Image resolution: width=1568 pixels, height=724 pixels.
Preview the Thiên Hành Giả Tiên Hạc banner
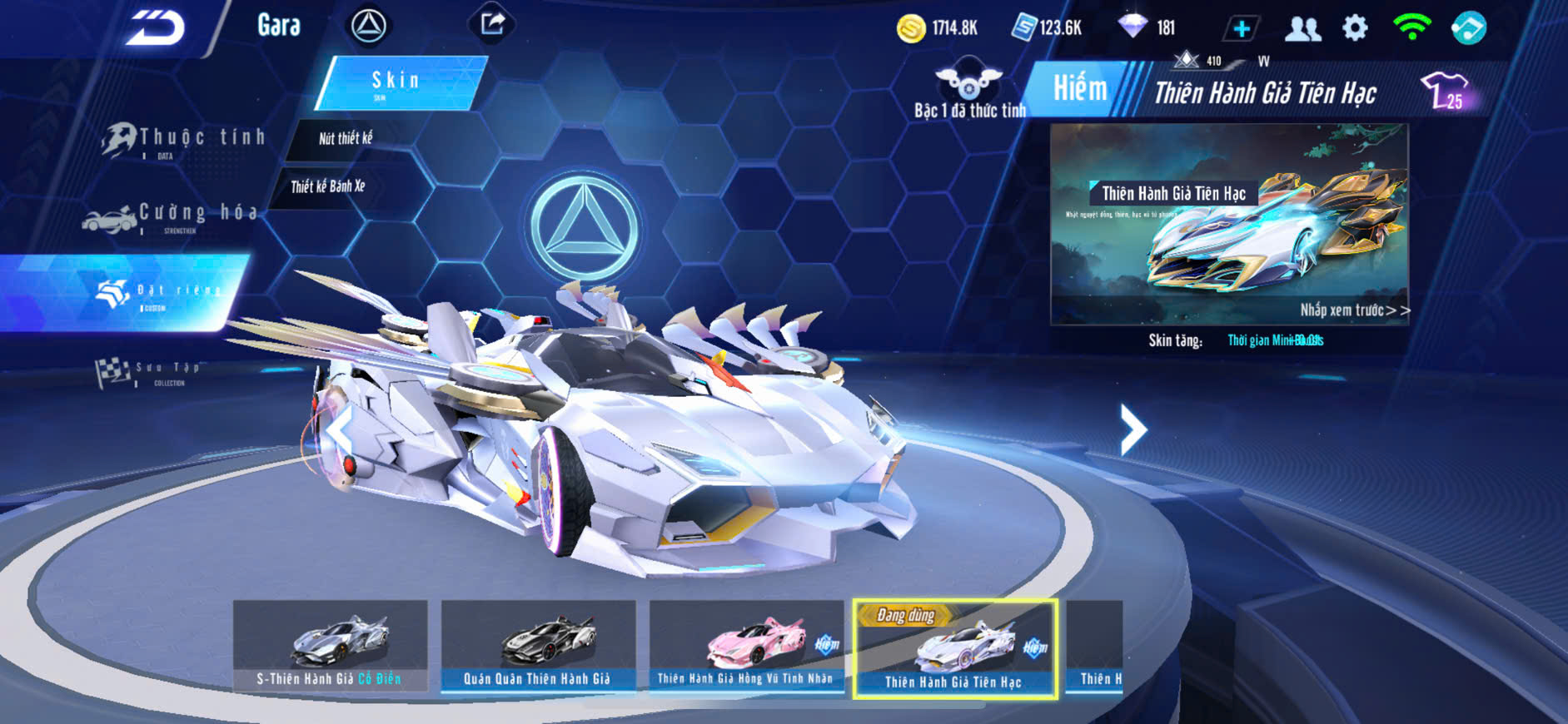click(1229, 225)
